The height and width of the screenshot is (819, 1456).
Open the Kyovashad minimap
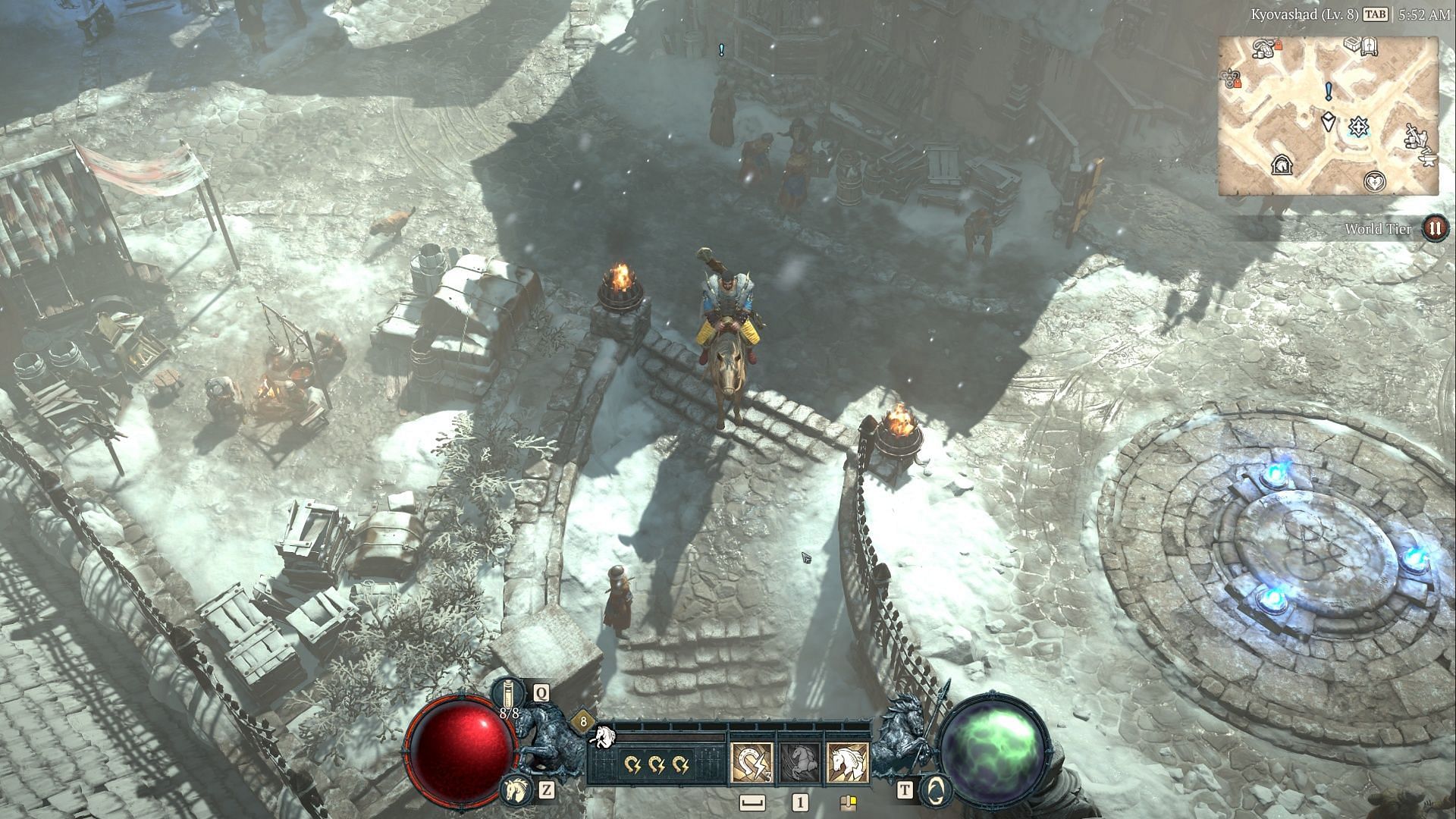pyautogui.click(x=1328, y=115)
